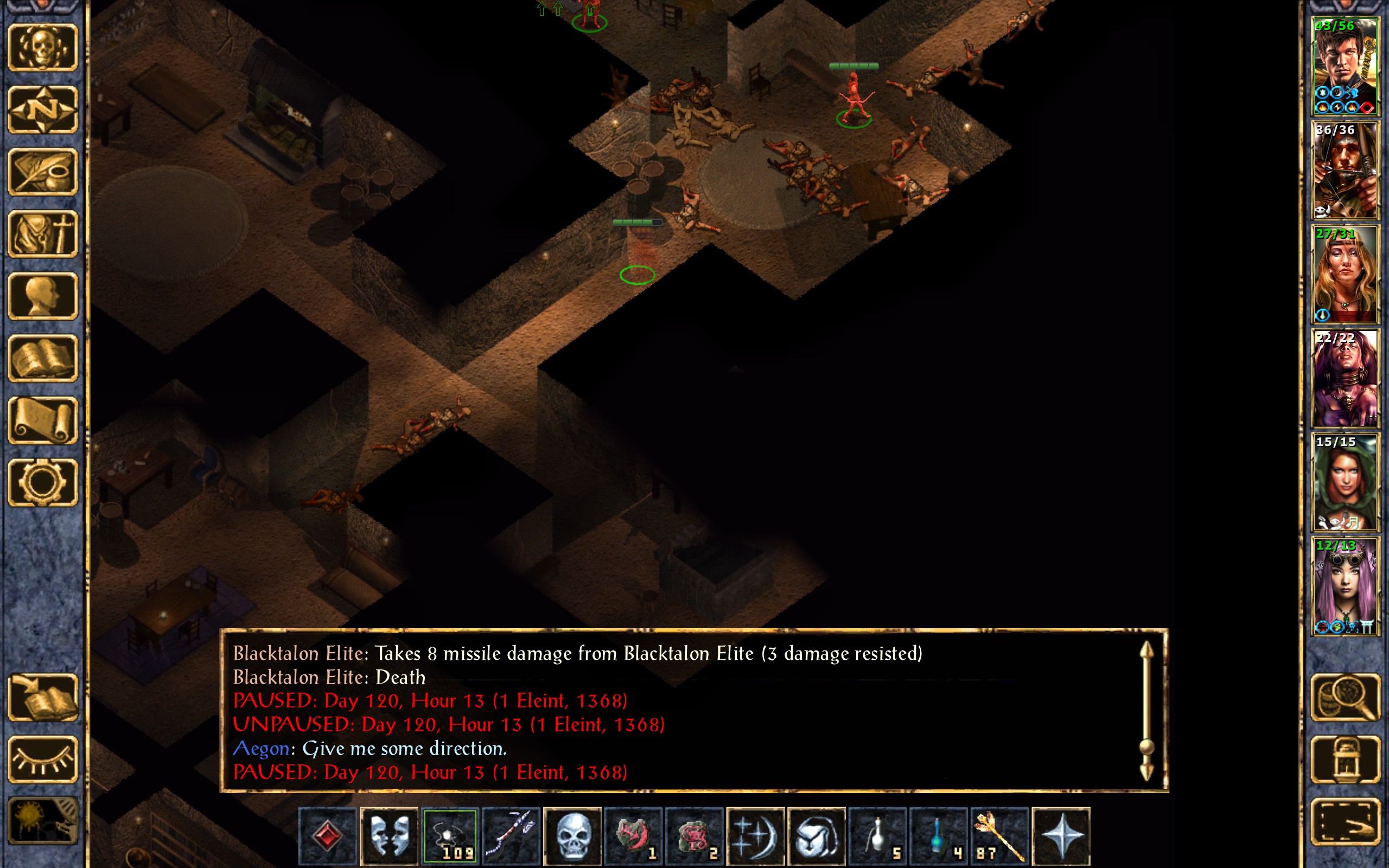Open the area map with the compass button
Viewport: 1389px width, 868px height.
coord(43,110)
